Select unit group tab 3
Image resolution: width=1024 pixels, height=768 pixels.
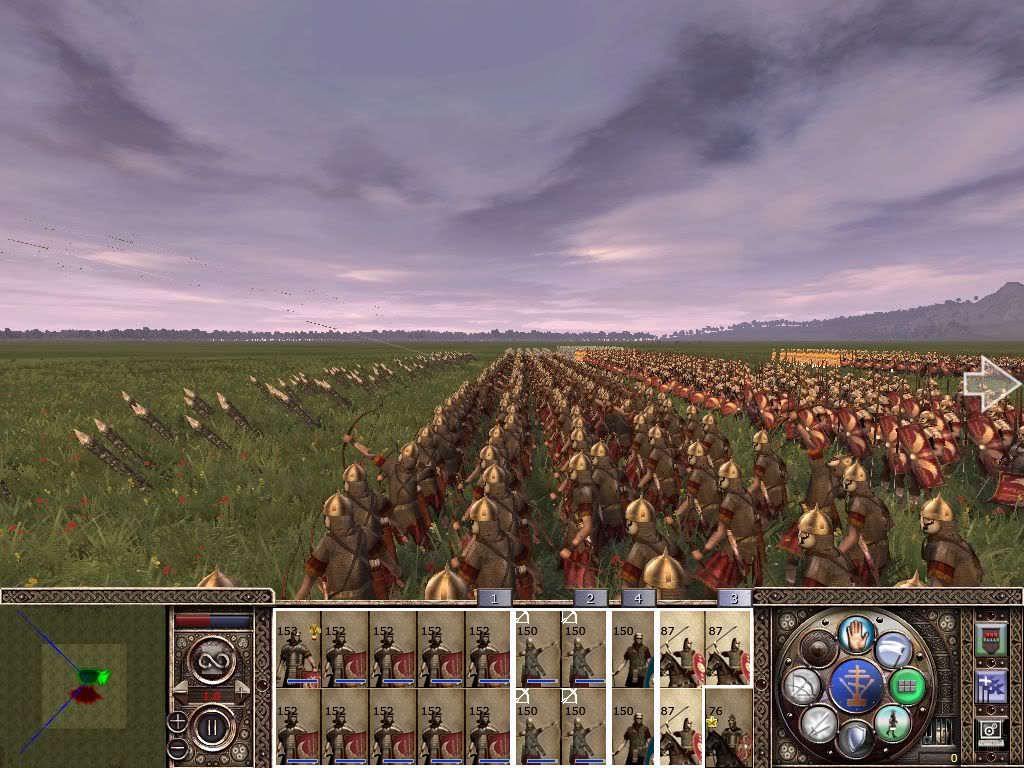[734, 598]
